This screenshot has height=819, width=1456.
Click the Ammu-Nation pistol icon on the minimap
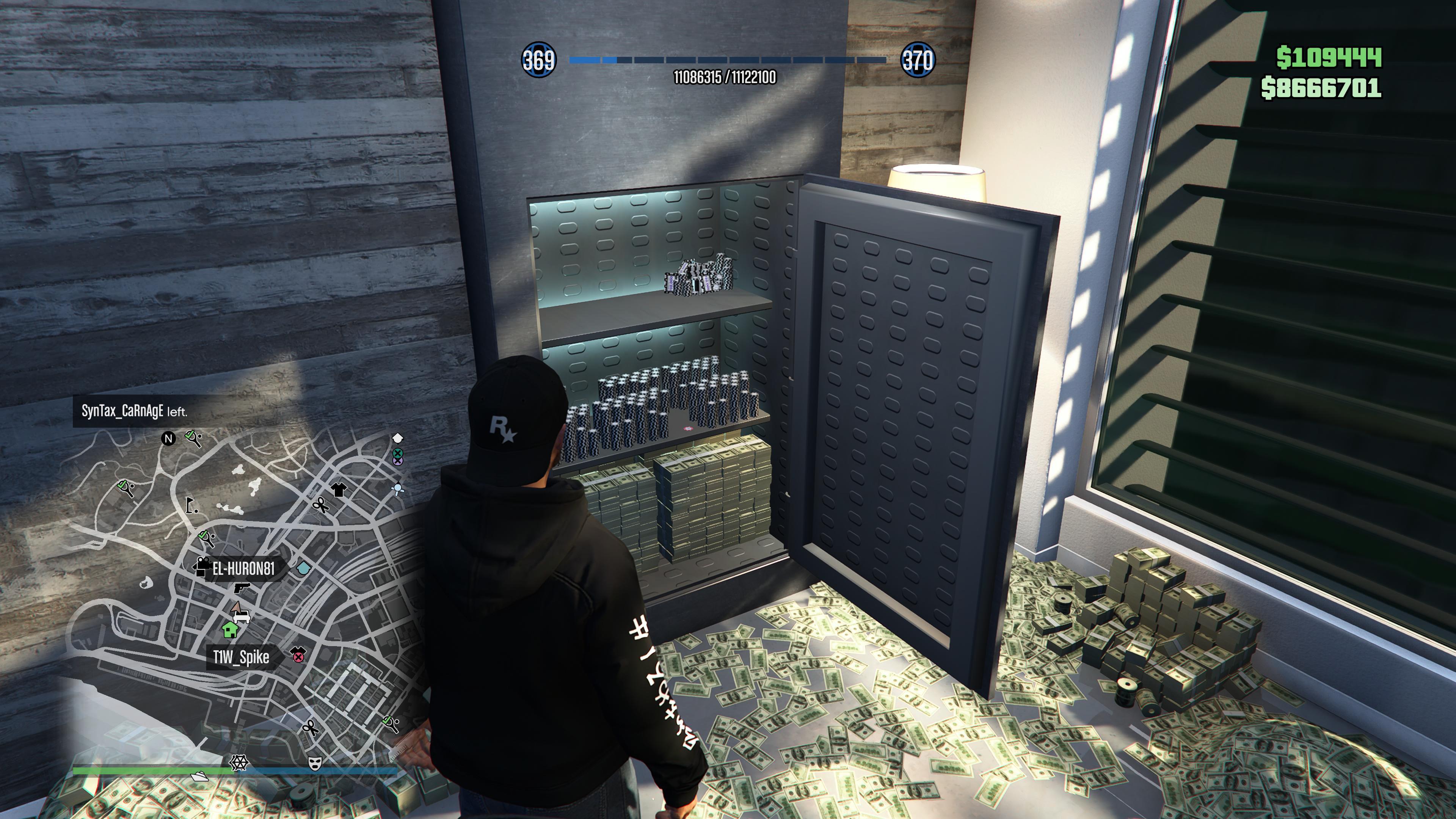pyautogui.click(x=242, y=588)
